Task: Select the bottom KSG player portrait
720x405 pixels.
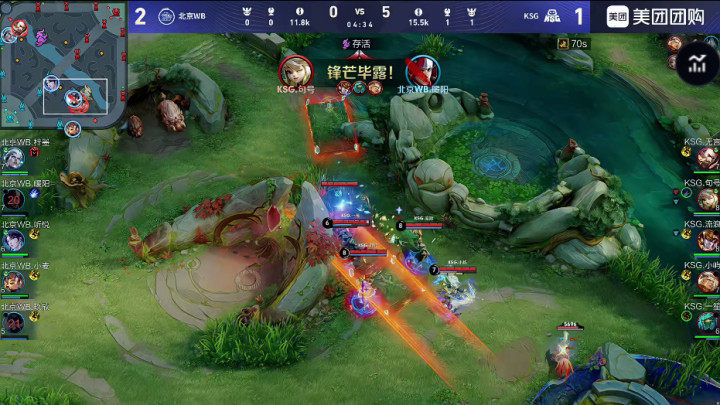Action: (707, 322)
